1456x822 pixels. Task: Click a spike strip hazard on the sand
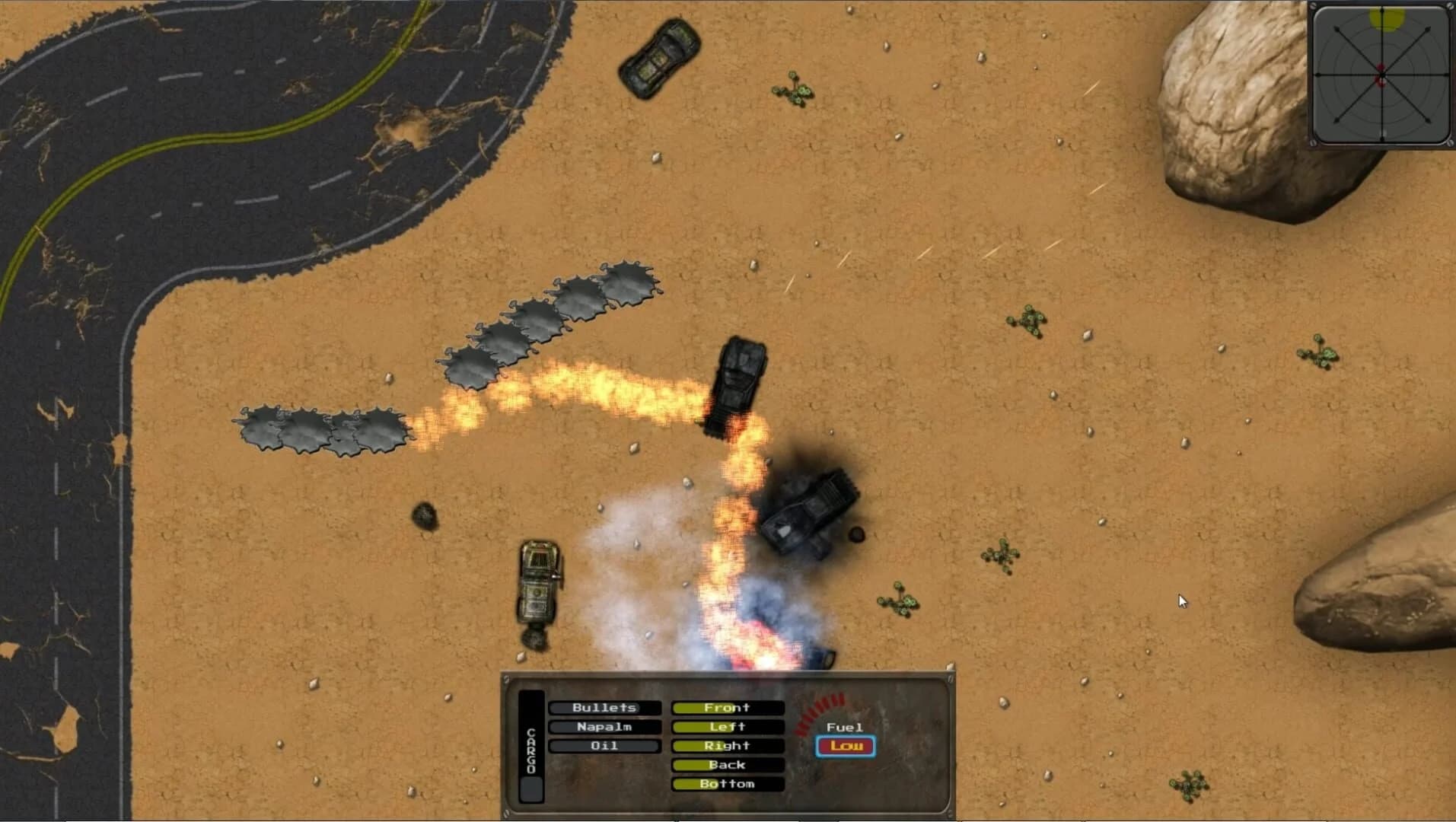(x=537, y=316)
